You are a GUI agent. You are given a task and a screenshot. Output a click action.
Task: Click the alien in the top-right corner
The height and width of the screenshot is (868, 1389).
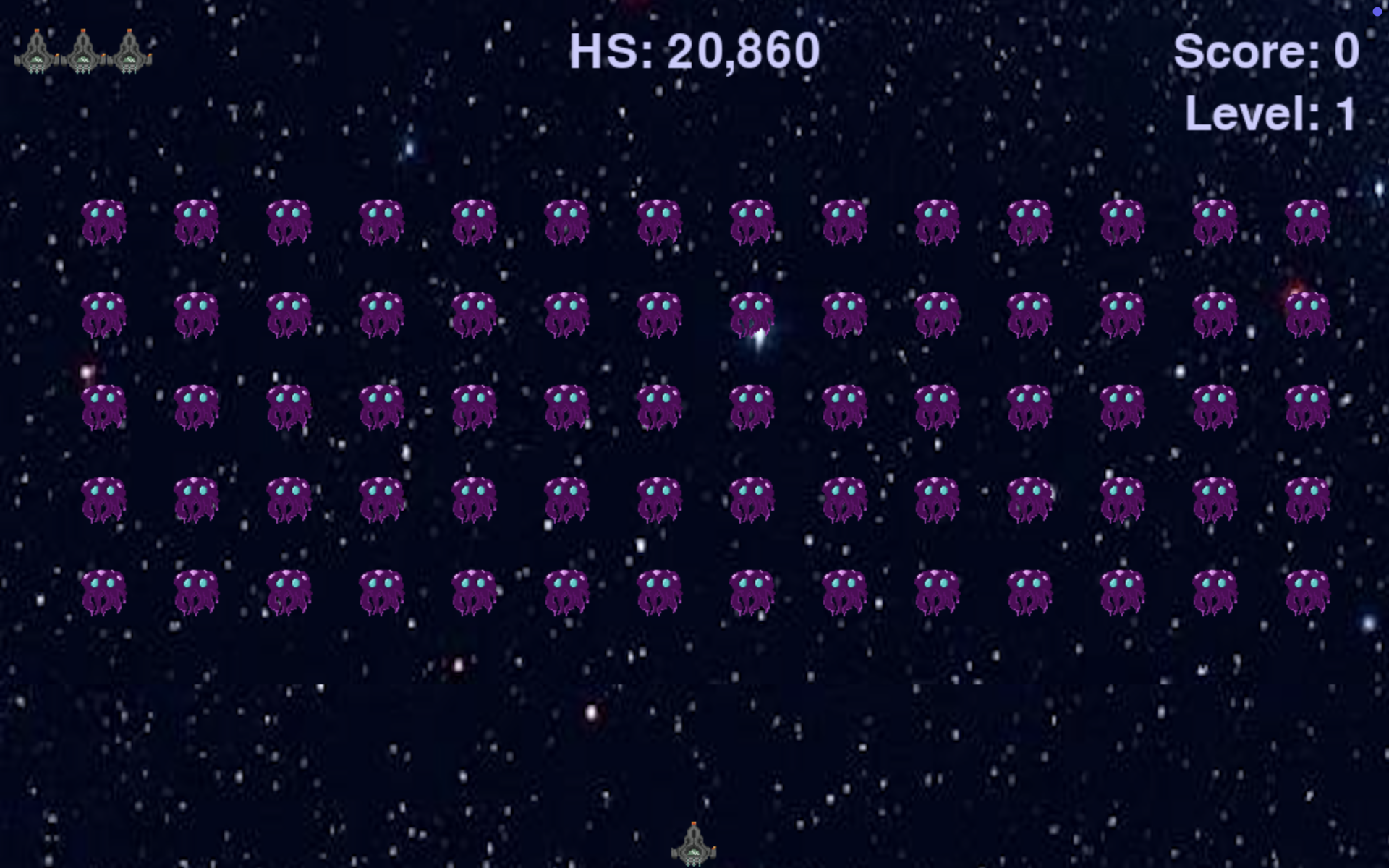click(x=1306, y=221)
